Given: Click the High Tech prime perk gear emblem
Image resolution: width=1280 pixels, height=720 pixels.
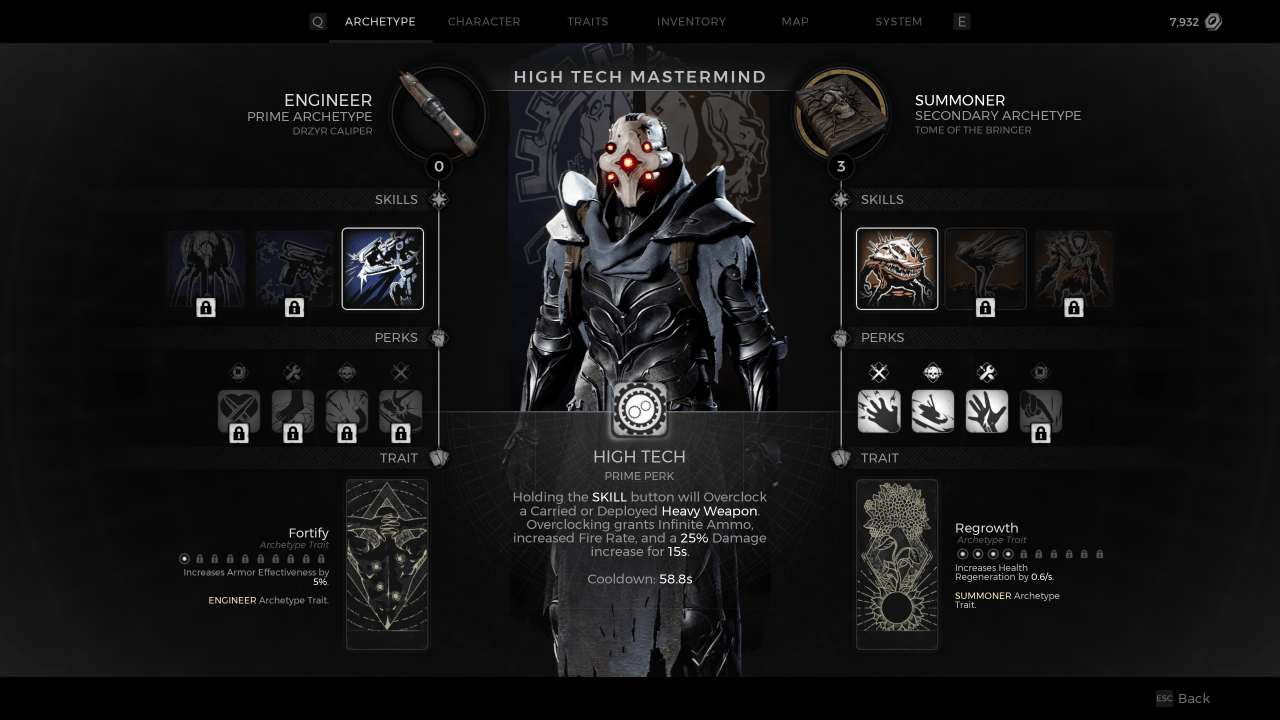Looking at the screenshot, I should 639,410.
